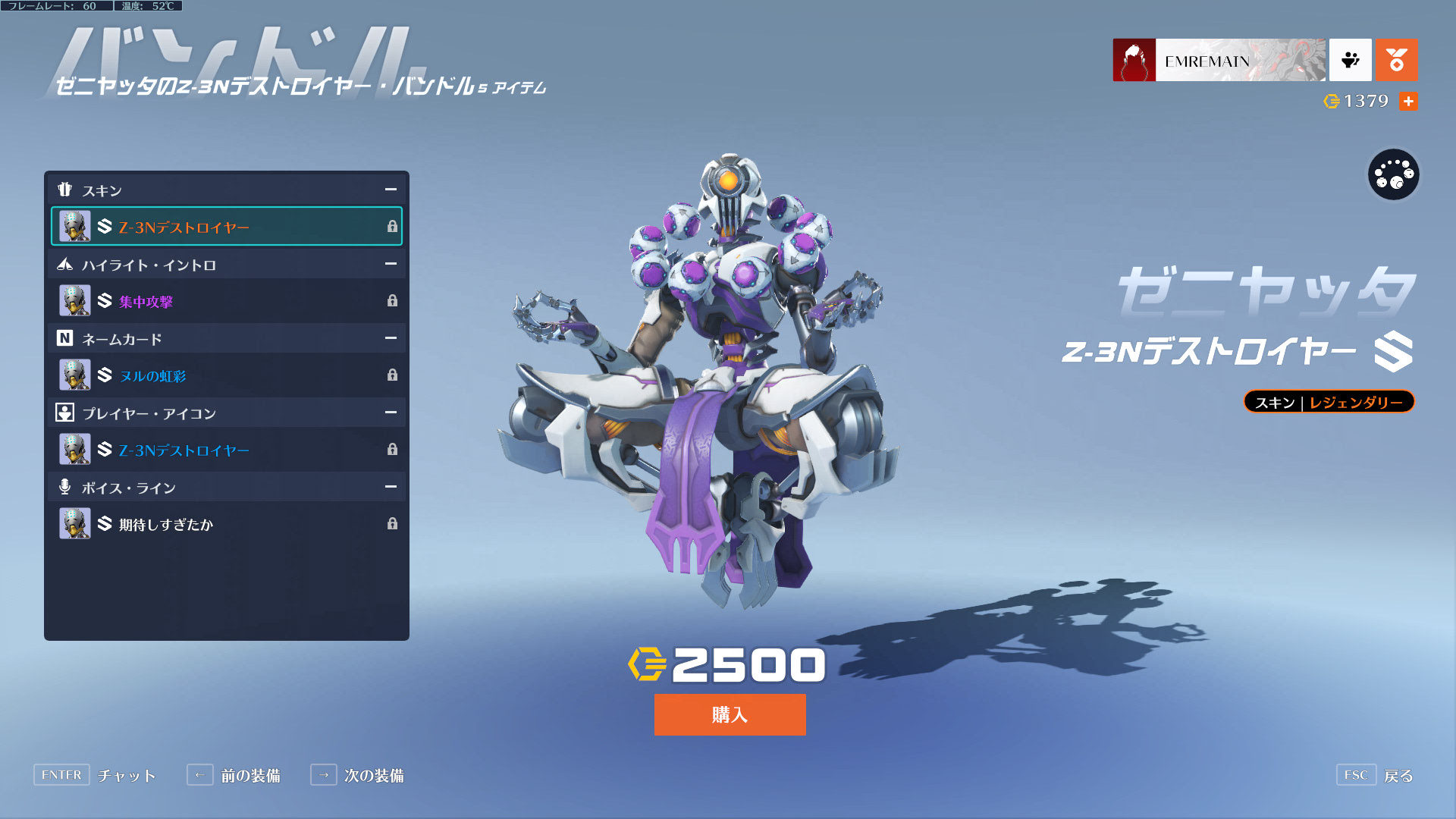
Task: Click the orange 購入 purchase button
Action: (730, 714)
